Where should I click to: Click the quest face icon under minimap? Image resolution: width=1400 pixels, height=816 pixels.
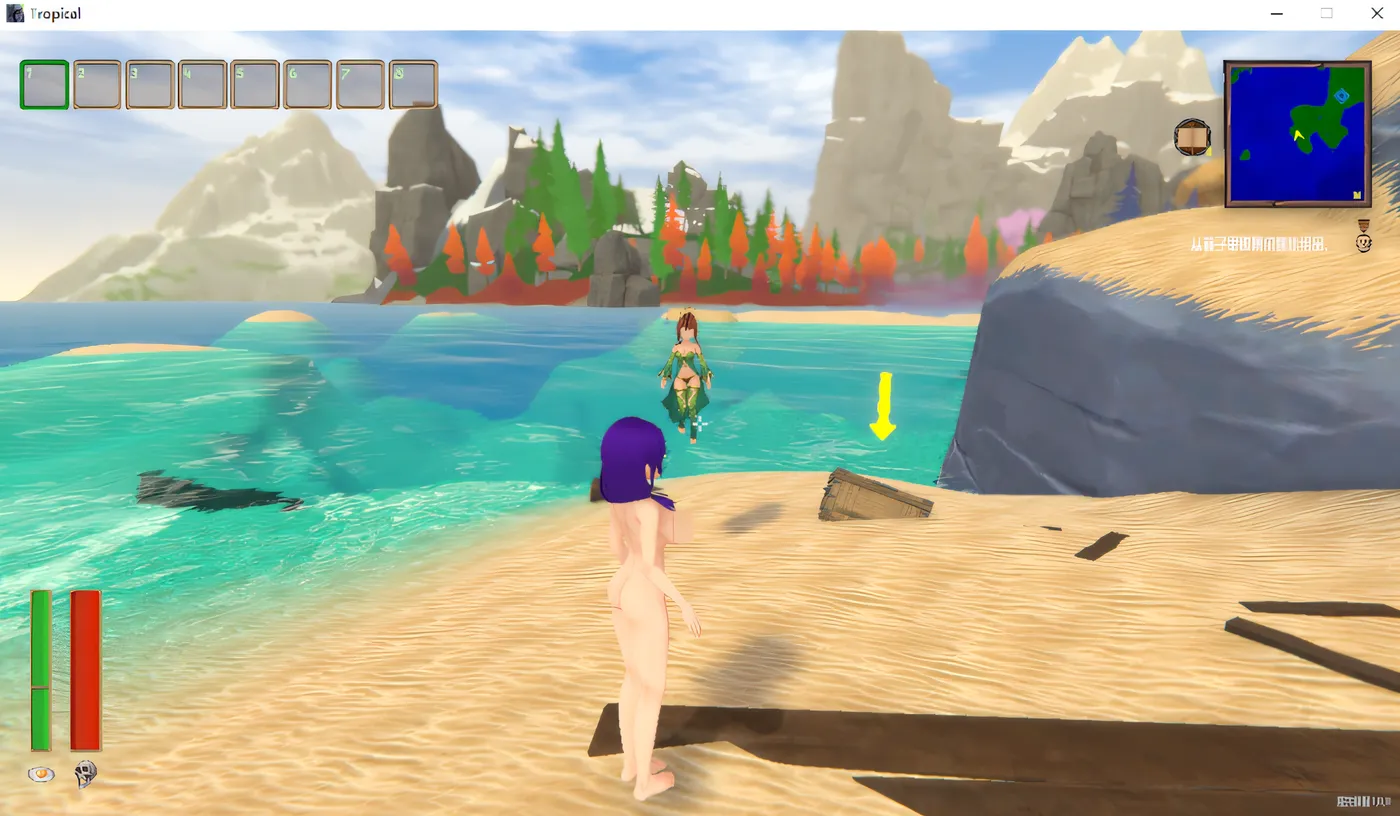click(x=1364, y=243)
